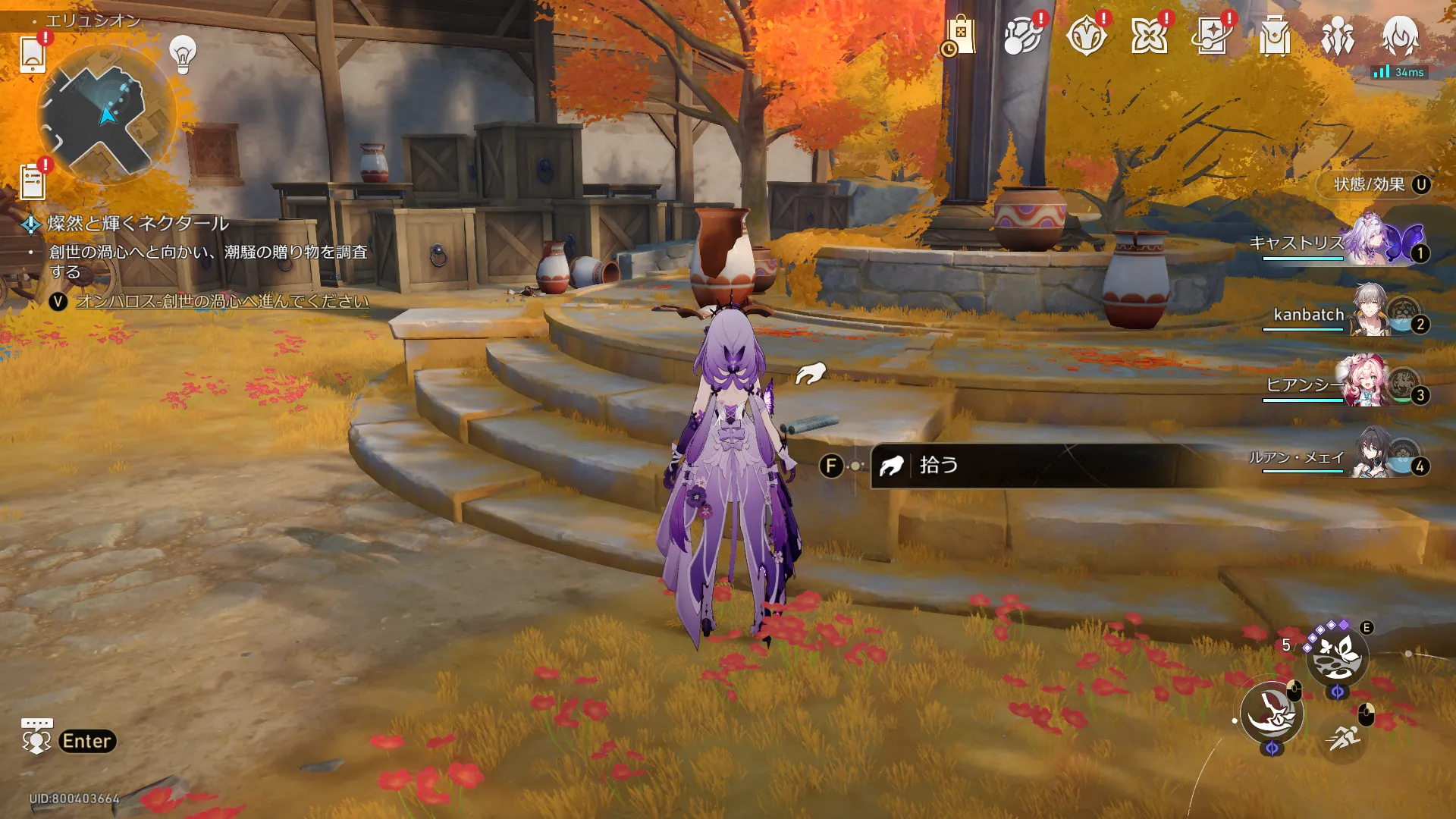Open the planet event icon
The image size is (1456, 819).
pyautogui.click(x=1022, y=36)
